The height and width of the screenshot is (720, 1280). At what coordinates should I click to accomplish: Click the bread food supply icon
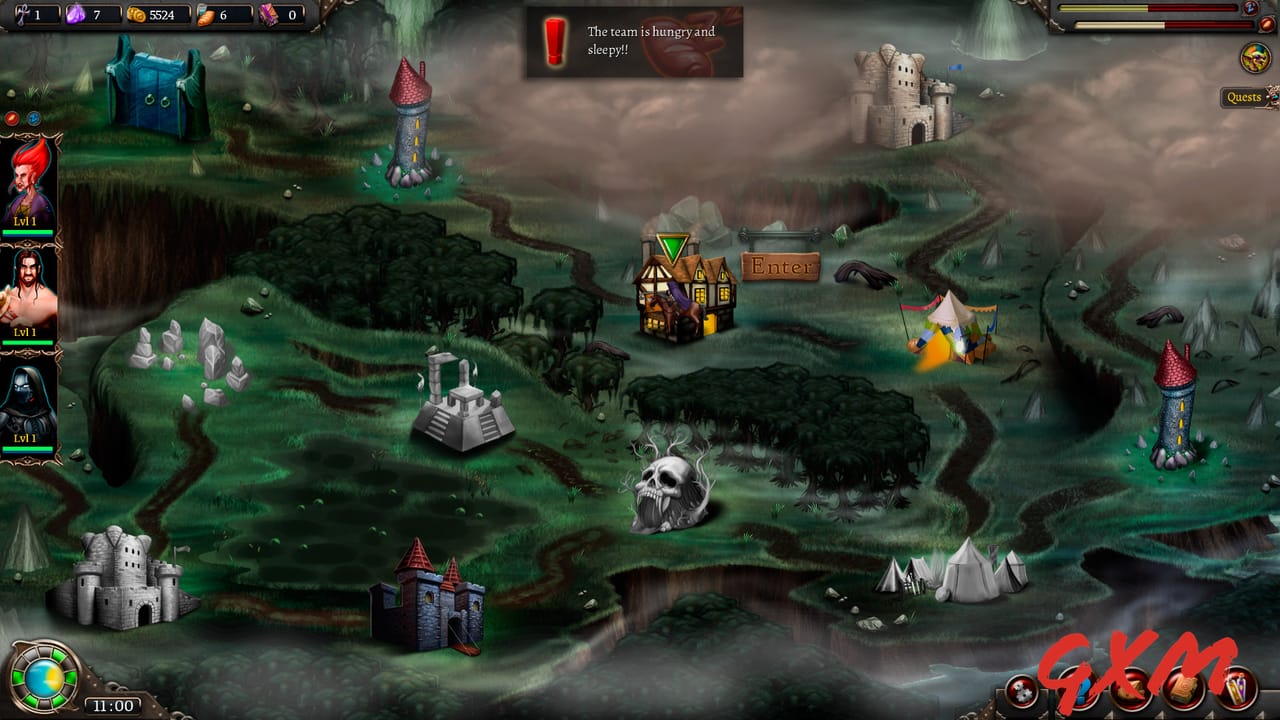click(203, 15)
